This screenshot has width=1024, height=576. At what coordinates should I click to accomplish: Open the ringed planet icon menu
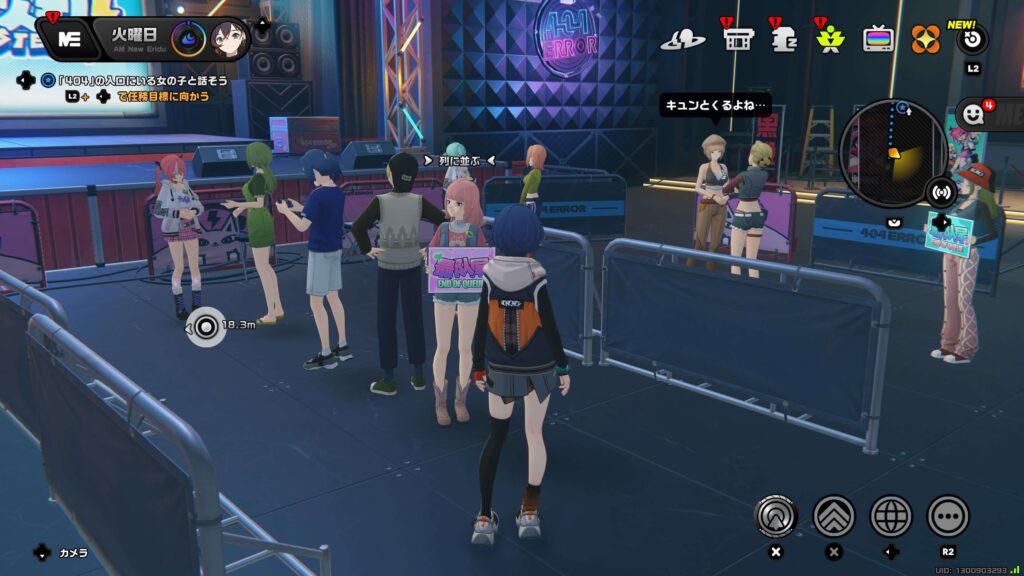pos(683,40)
